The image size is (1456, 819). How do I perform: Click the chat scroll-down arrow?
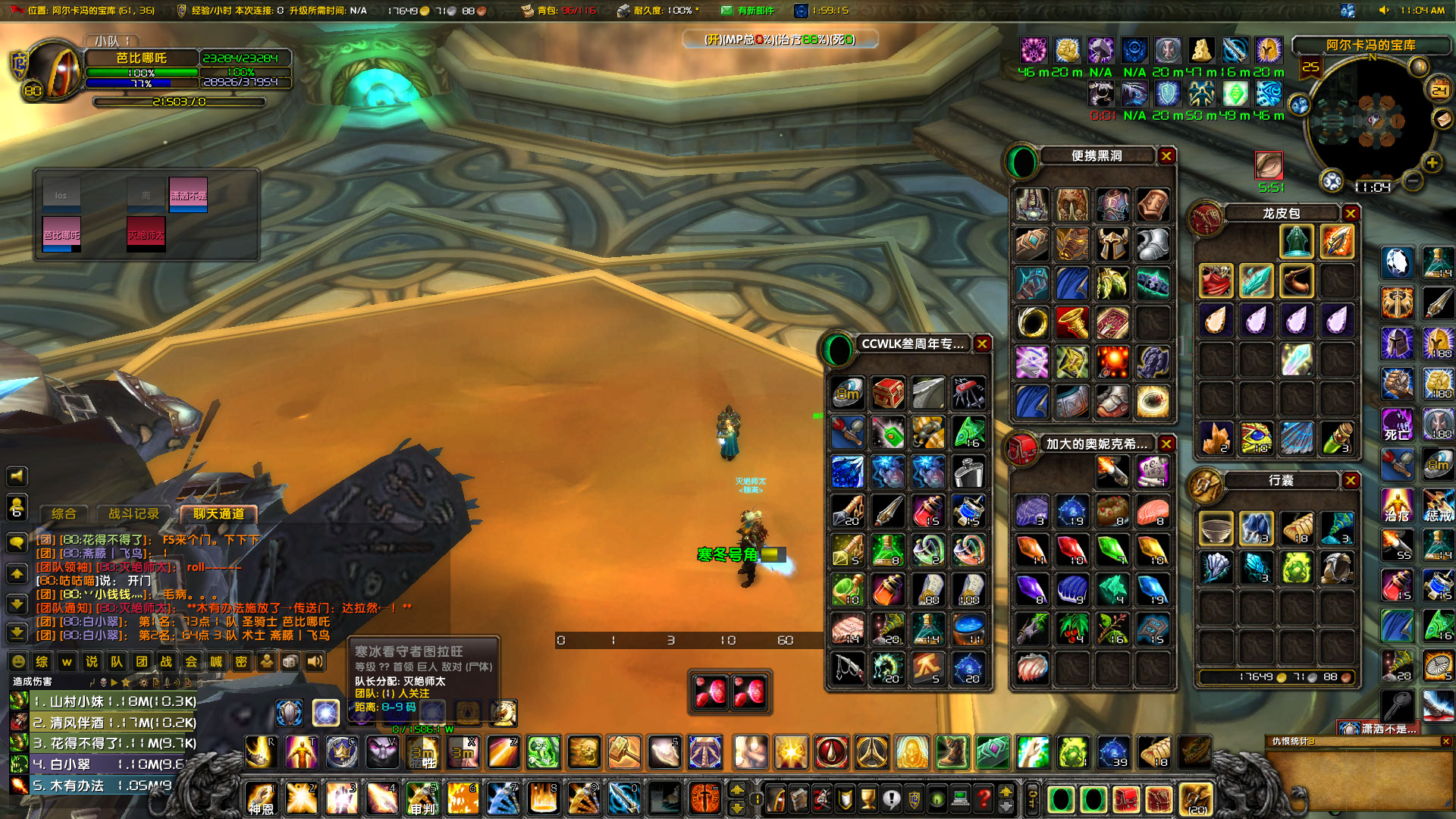coord(17,605)
